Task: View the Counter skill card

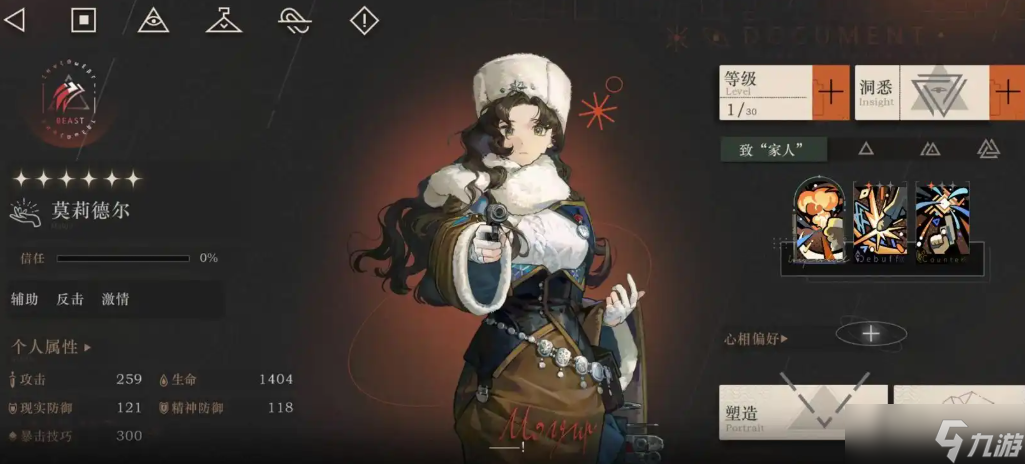Action: click(942, 221)
